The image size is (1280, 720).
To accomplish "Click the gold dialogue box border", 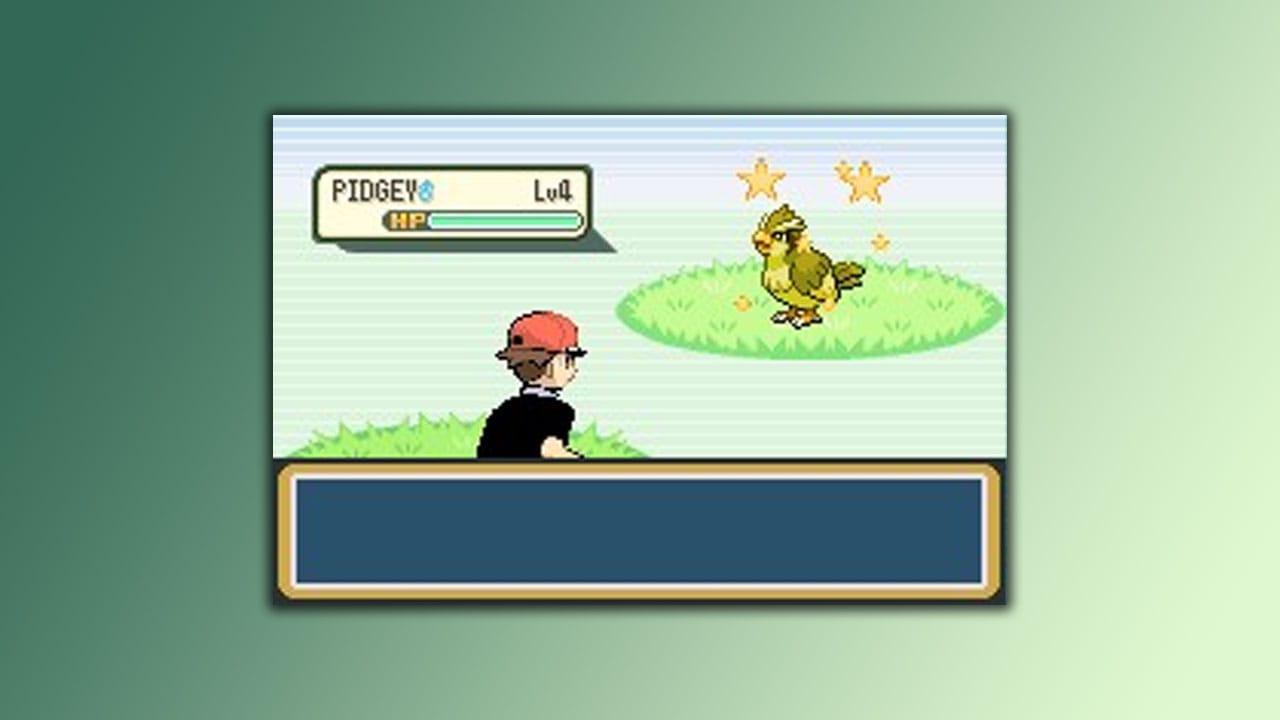I will tap(640, 468).
